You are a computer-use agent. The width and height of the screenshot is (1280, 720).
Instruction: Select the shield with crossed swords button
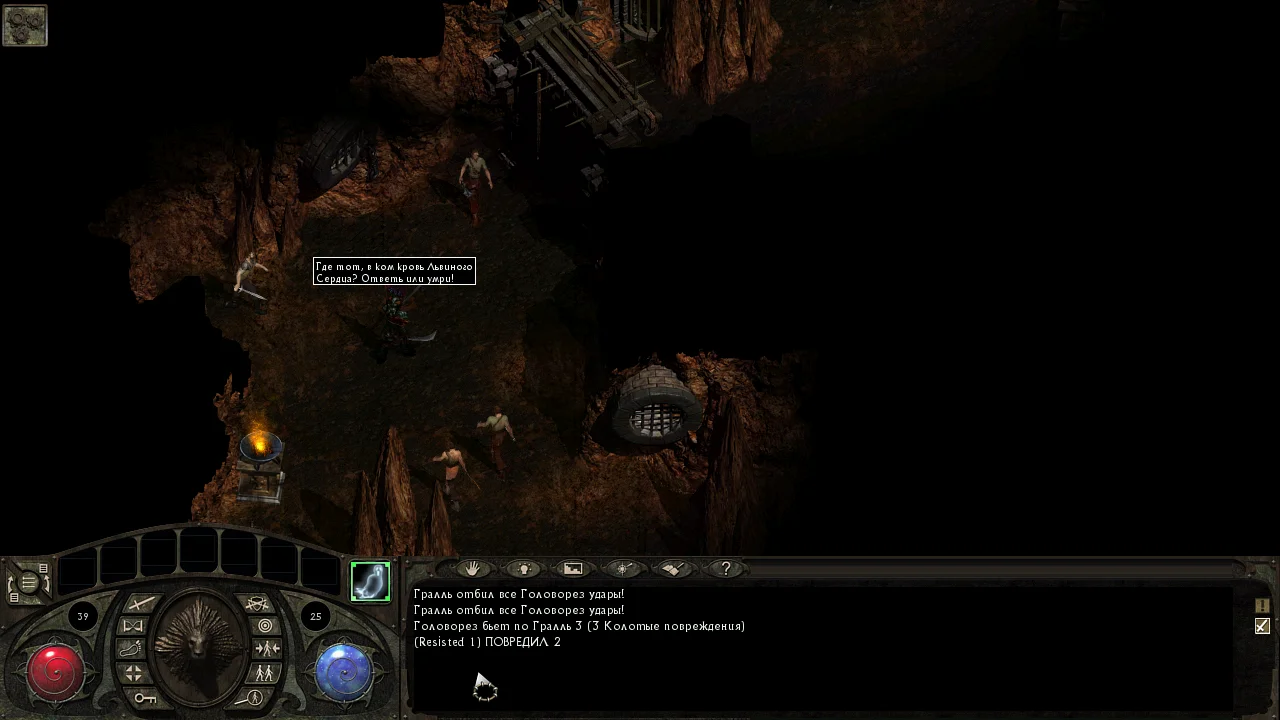tap(257, 603)
